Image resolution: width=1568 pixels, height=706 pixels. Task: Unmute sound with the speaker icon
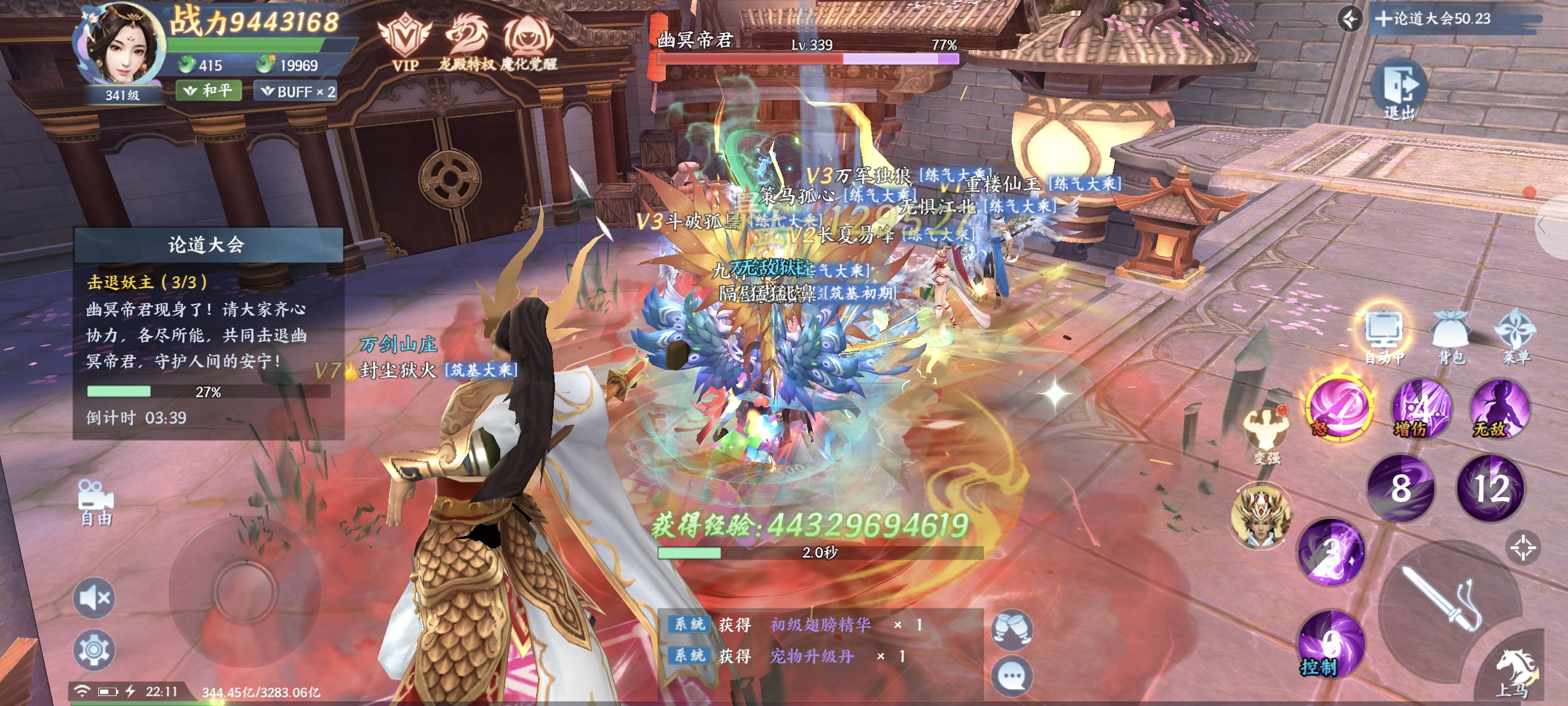[94, 598]
